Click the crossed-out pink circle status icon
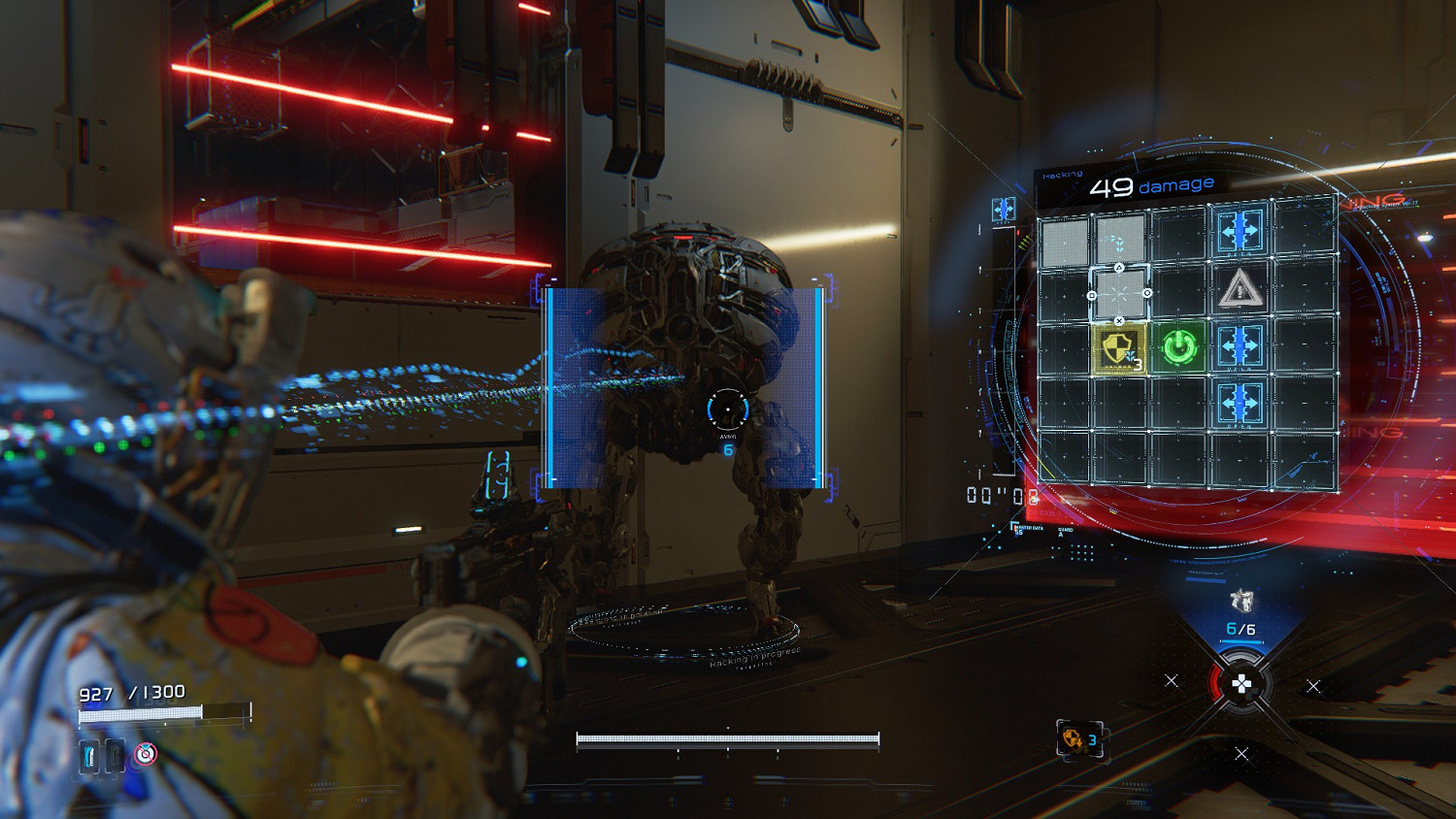This screenshot has height=819, width=1456. tap(146, 753)
